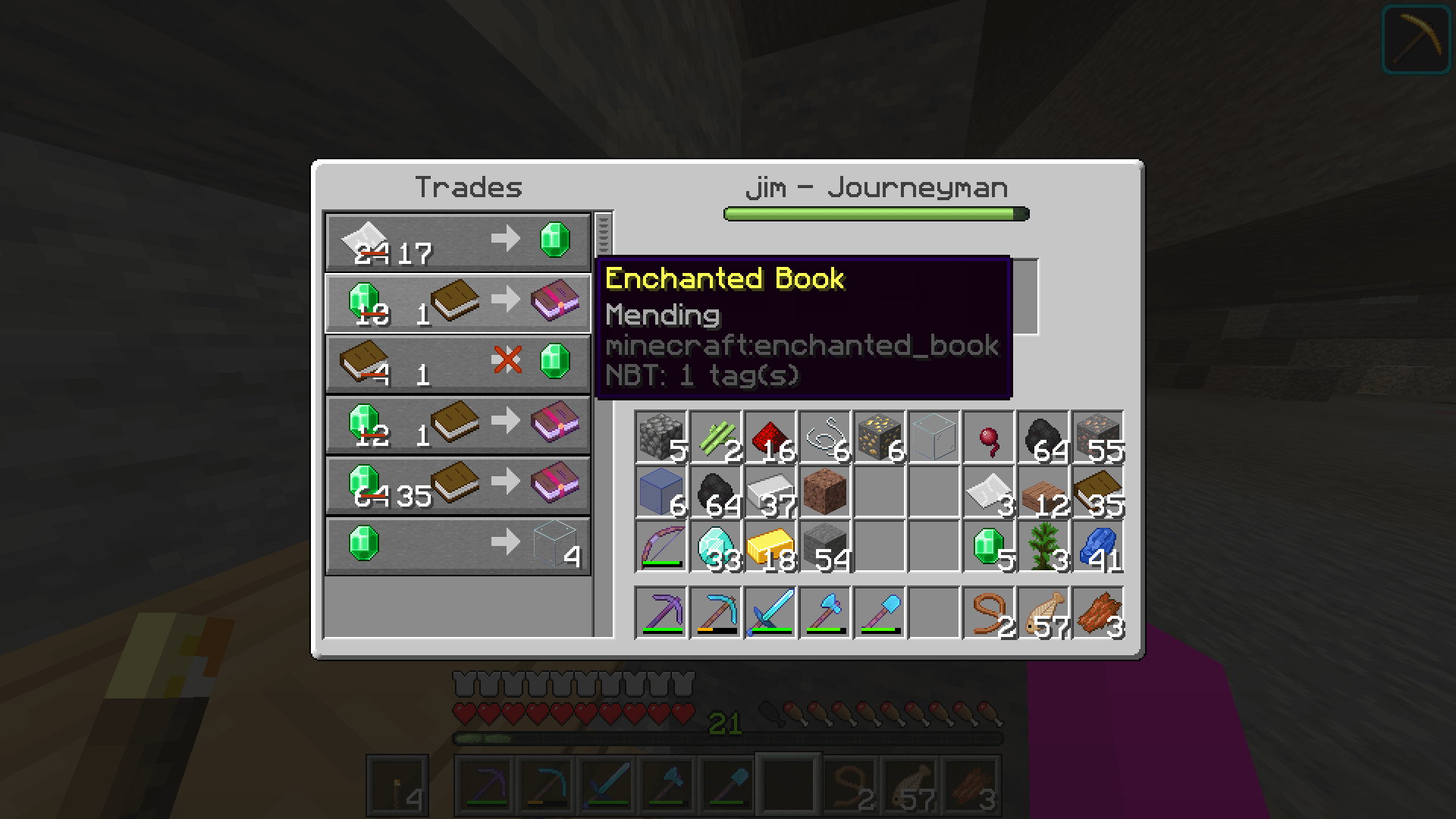Pick up the stack of 57 raw fish
This screenshot has width=1456, height=819.
point(1043,613)
